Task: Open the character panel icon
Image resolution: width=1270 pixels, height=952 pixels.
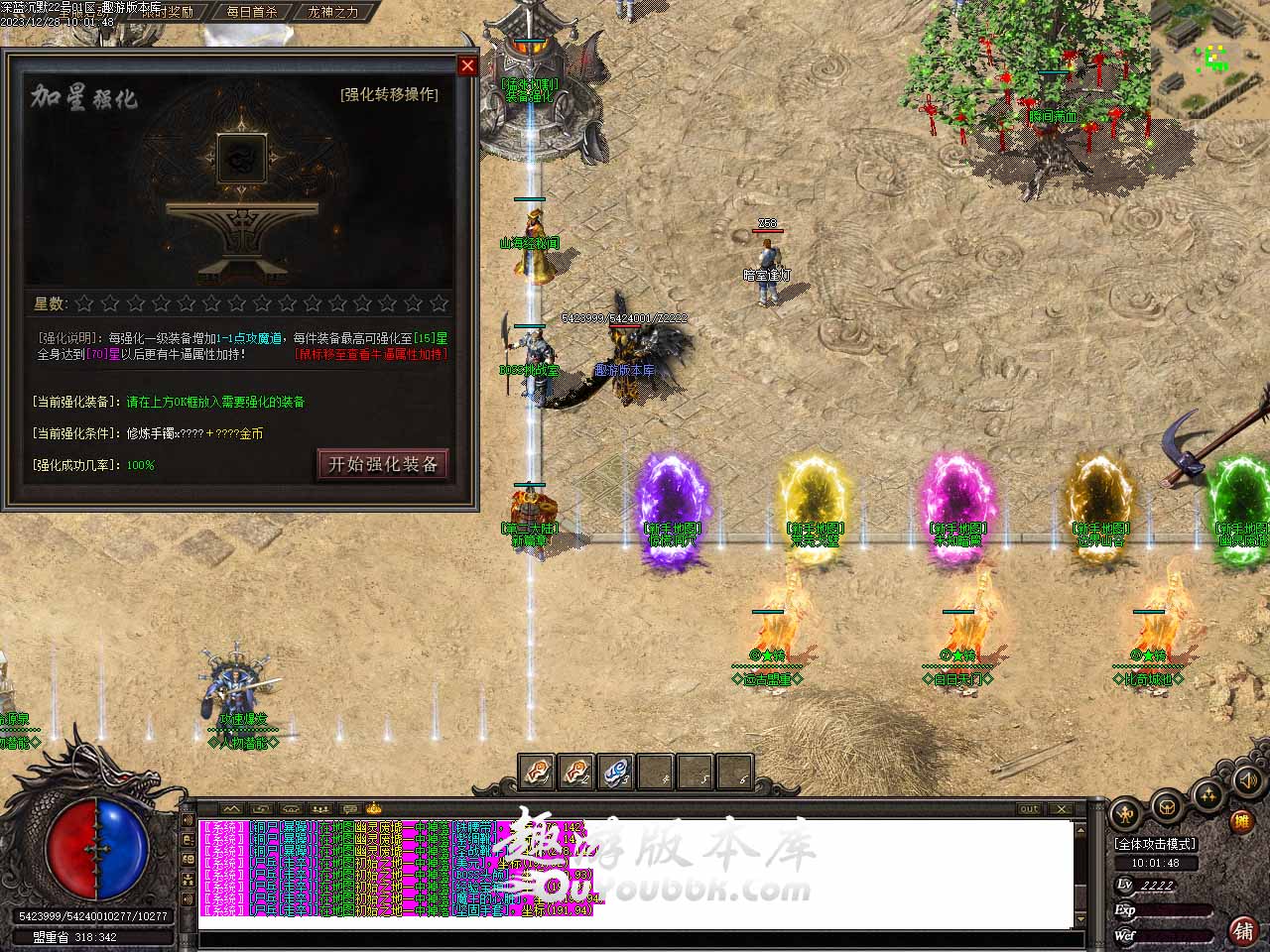Action: point(1125,814)
